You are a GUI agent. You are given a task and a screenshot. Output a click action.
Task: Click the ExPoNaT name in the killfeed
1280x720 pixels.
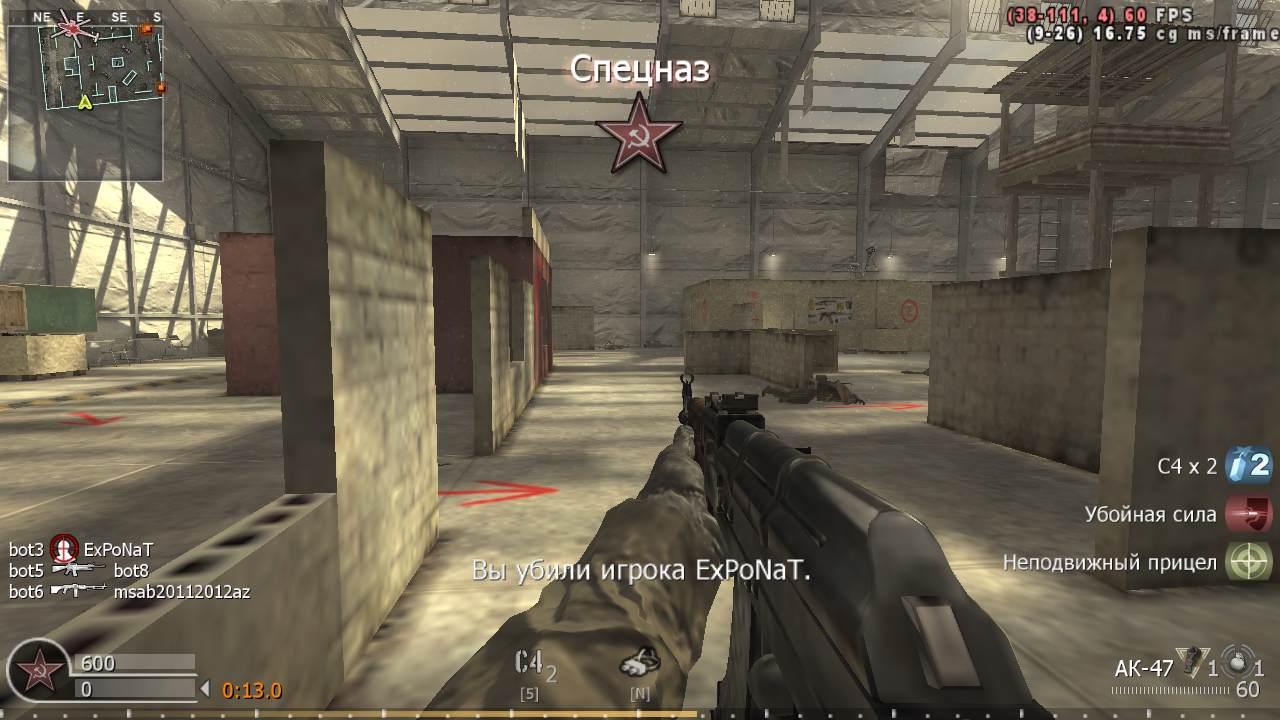[x=120, y=551]
